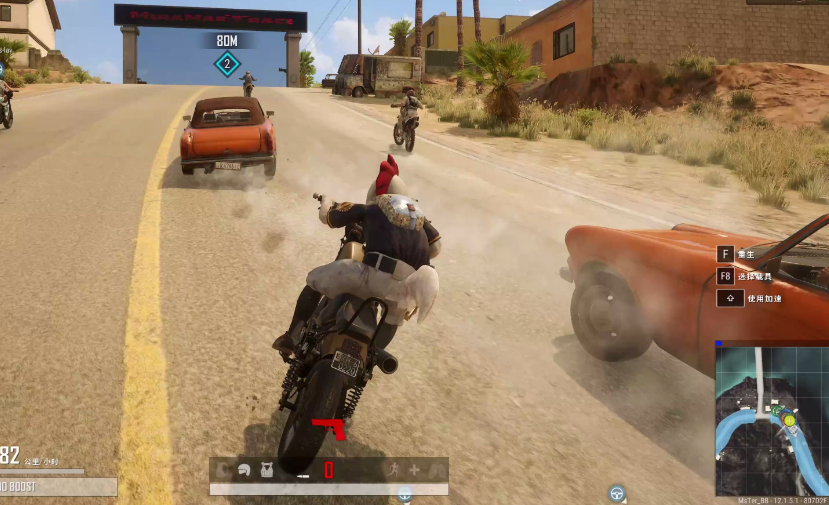Select the armor vest equipment icon
The width and height of the screenshot is (829, 505).
point(266,469)
